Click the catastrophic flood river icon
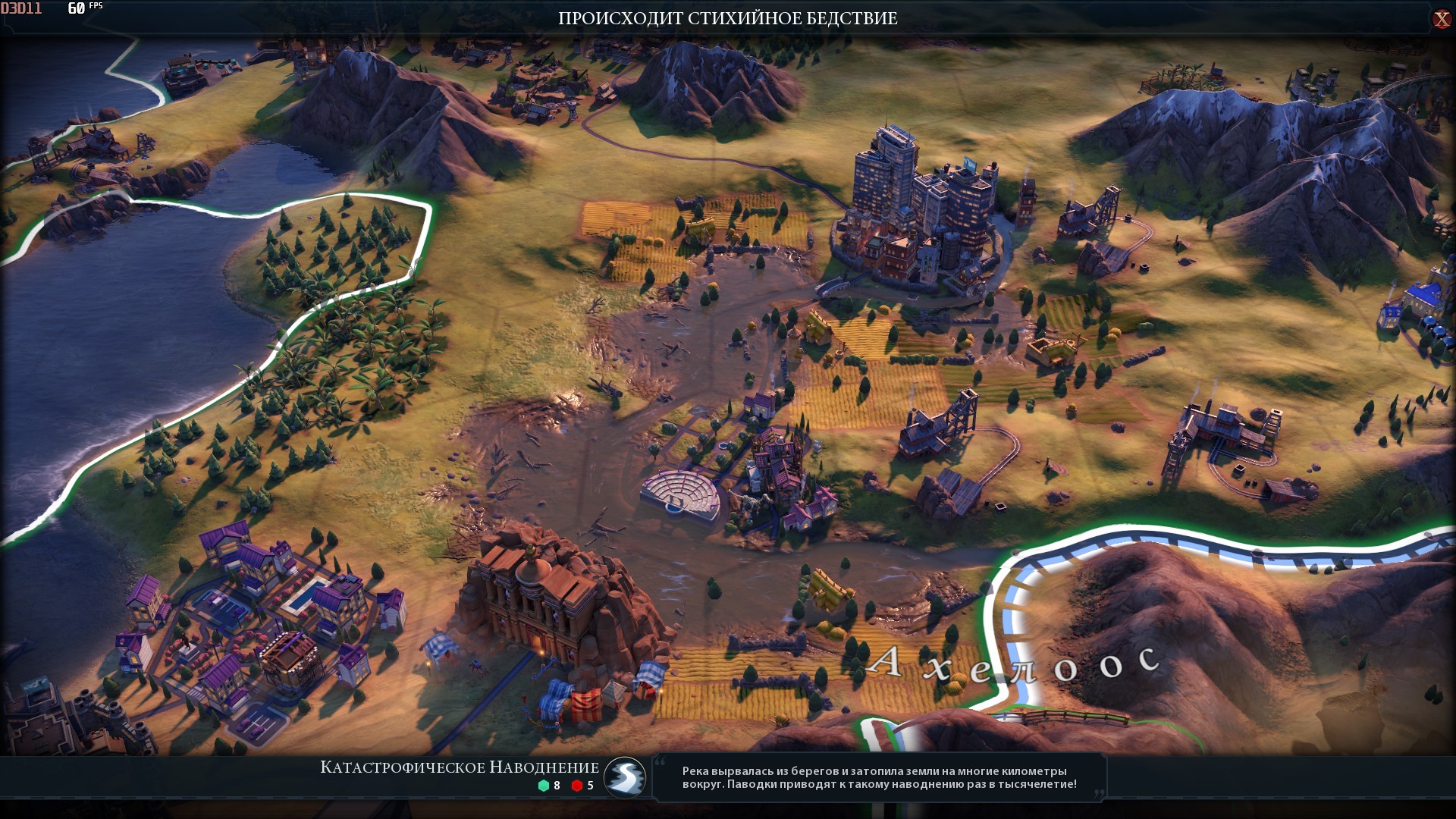1456x819 pixels. pos(625,777)
